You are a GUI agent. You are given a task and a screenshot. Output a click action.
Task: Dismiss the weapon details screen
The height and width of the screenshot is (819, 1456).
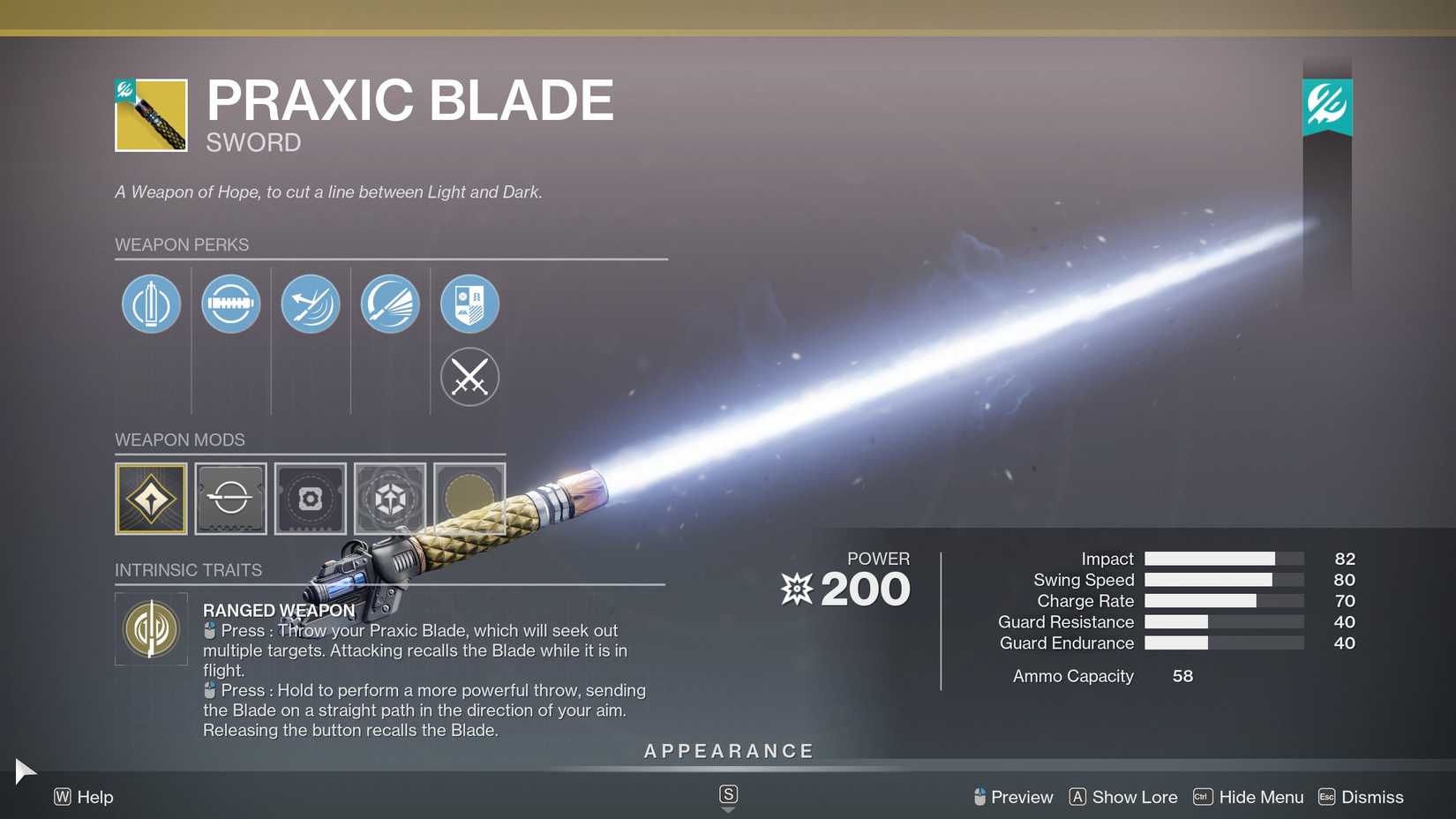coord(1371,797)
